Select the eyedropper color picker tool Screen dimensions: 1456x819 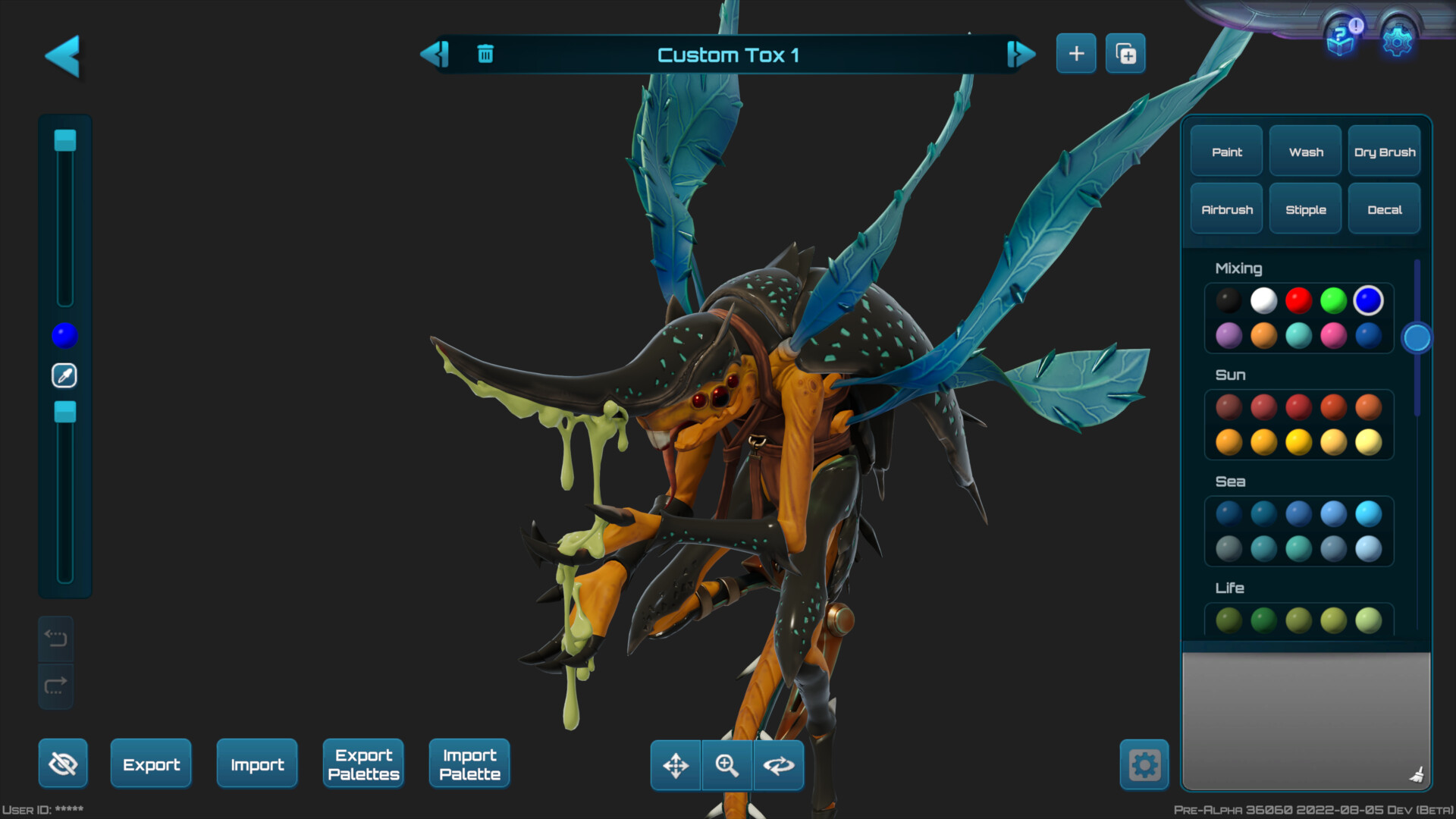[64, 375]
